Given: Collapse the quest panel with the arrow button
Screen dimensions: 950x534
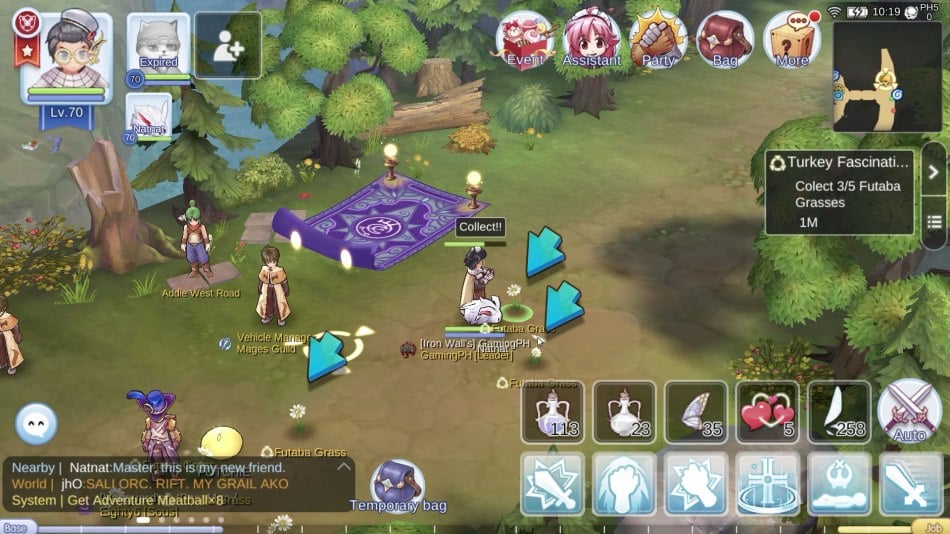Looking at the screenshot, I should click(933, 172).
